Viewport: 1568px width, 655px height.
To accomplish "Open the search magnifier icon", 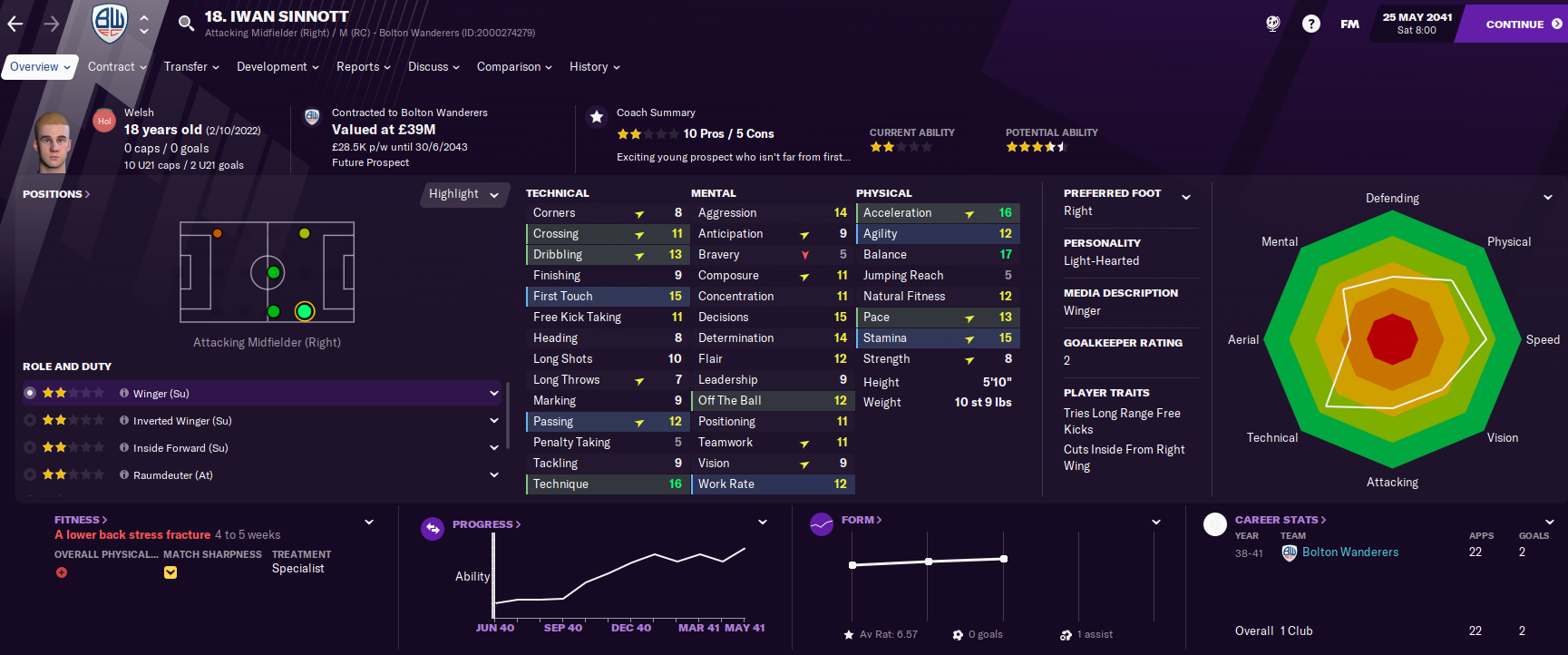I will tap(186, 24).
